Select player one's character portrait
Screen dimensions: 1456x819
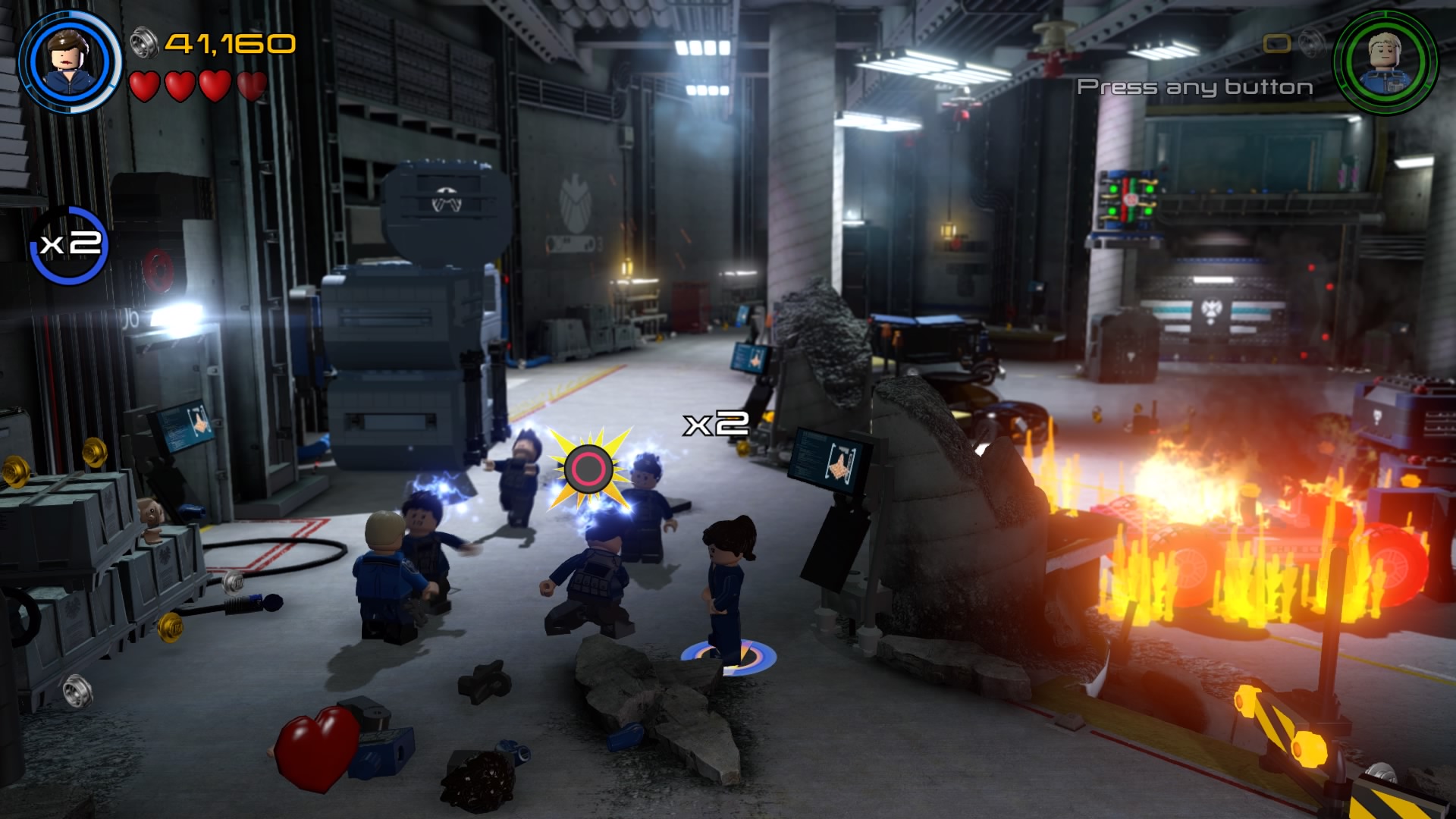70,62
